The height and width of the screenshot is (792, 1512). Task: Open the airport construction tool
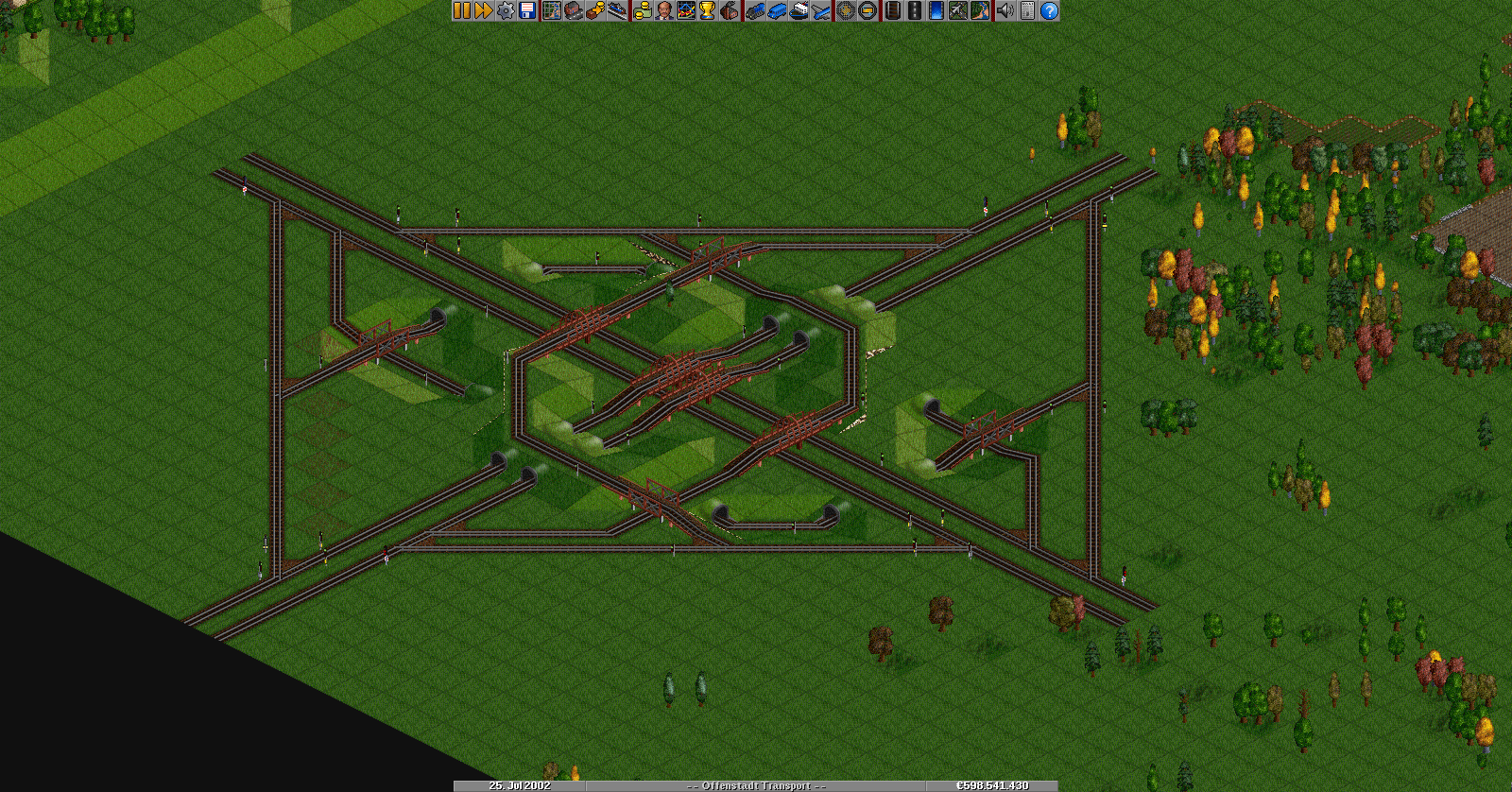[x=957, y=10]
